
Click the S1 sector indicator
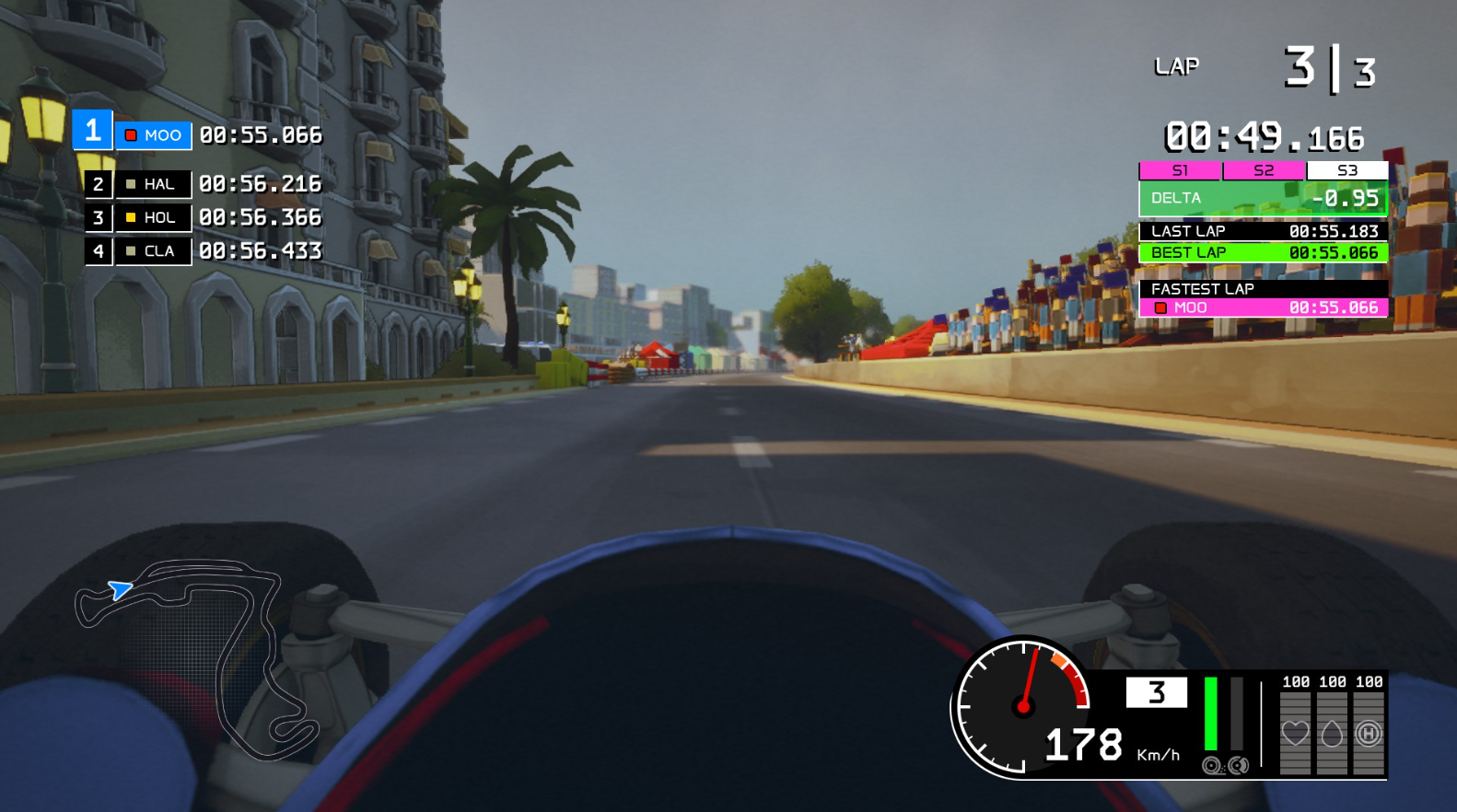click(1180, 170)
